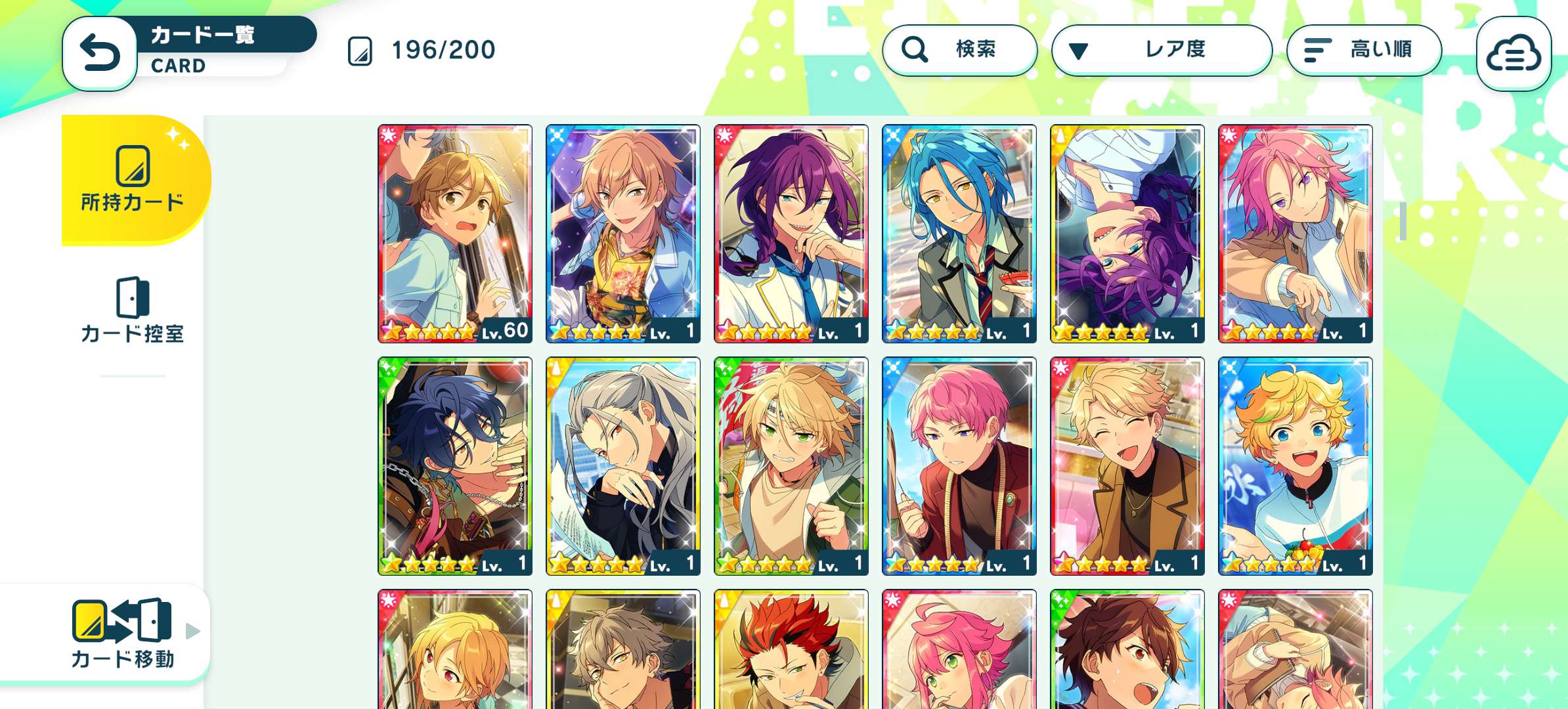Switch to the カード控室 tab
This screenshot has width=1568, height=709.
point(133,311)
